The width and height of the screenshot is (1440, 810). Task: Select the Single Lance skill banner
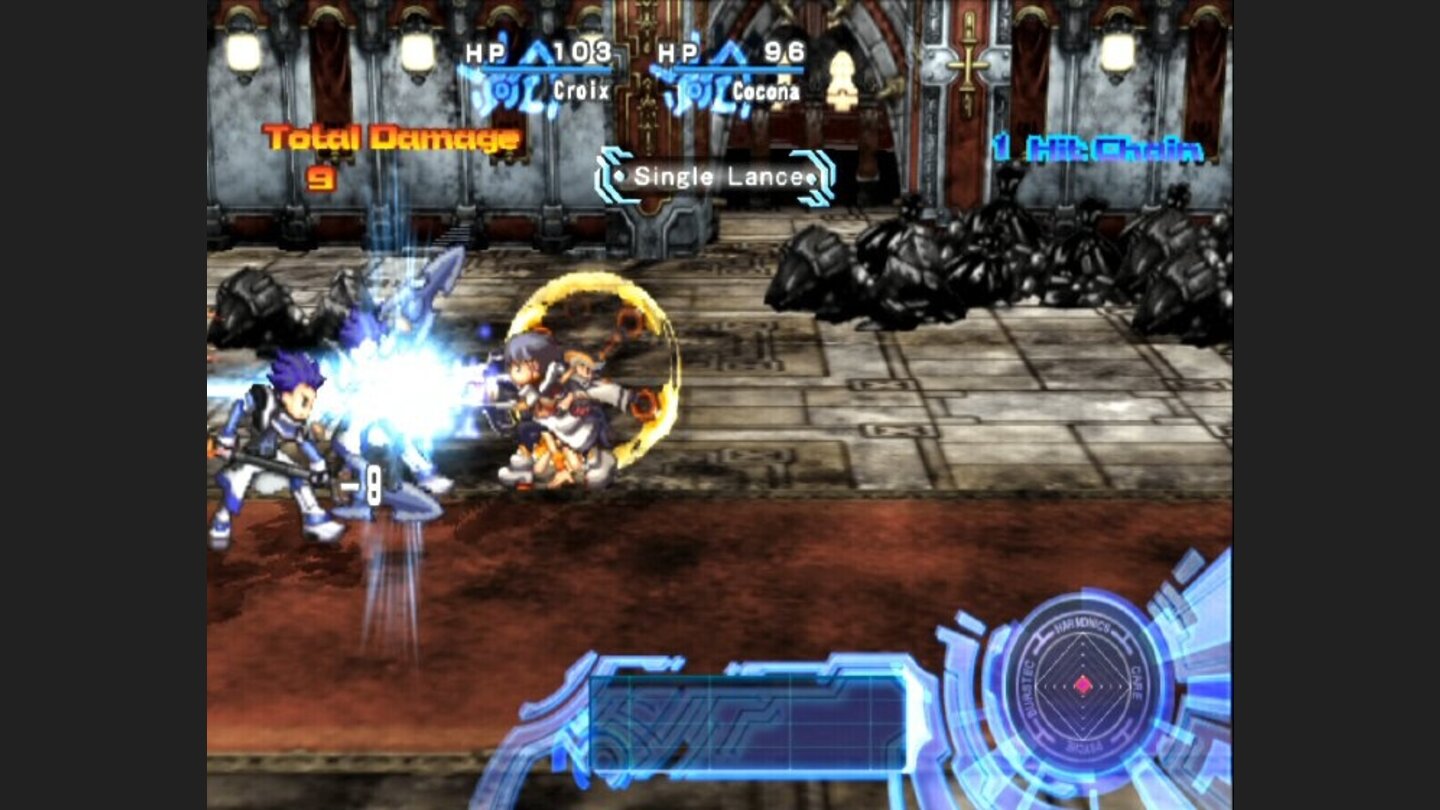point(715,178)
